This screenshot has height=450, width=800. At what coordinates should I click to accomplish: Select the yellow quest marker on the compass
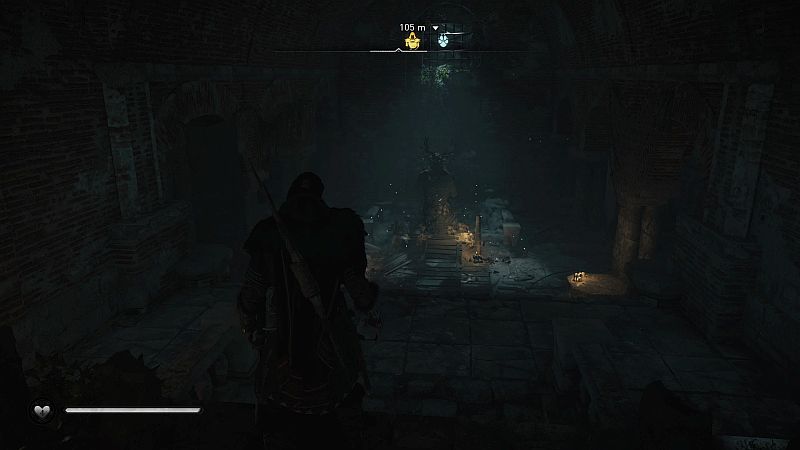[x=410, y=41]
